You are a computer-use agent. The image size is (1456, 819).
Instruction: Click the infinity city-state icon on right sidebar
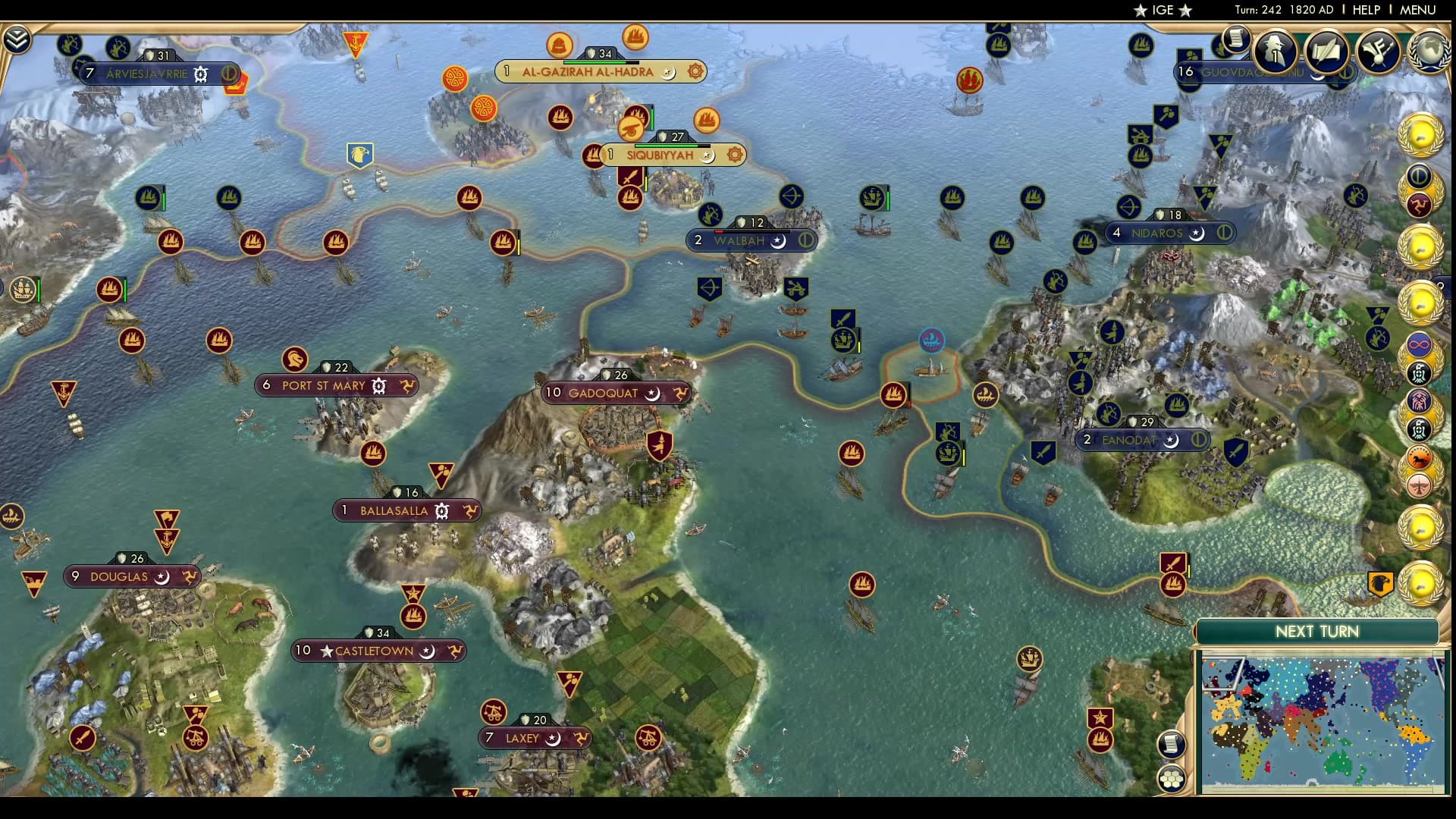point(1420,344)
